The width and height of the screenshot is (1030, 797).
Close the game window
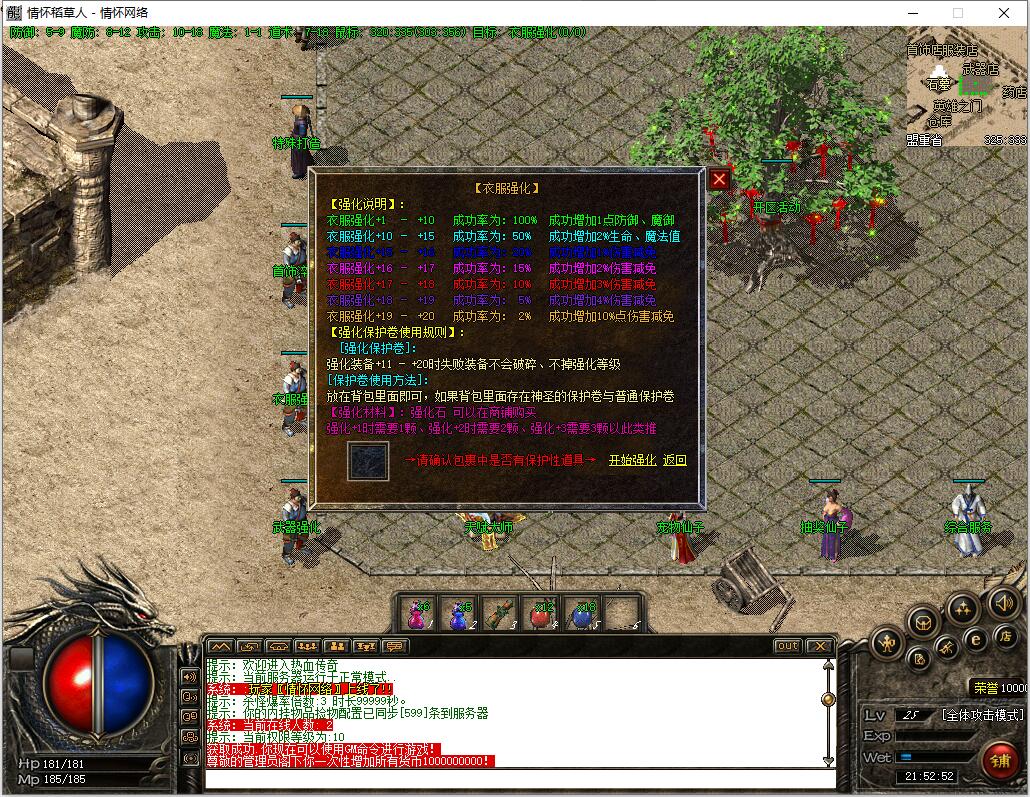(x=1004, y=13)
